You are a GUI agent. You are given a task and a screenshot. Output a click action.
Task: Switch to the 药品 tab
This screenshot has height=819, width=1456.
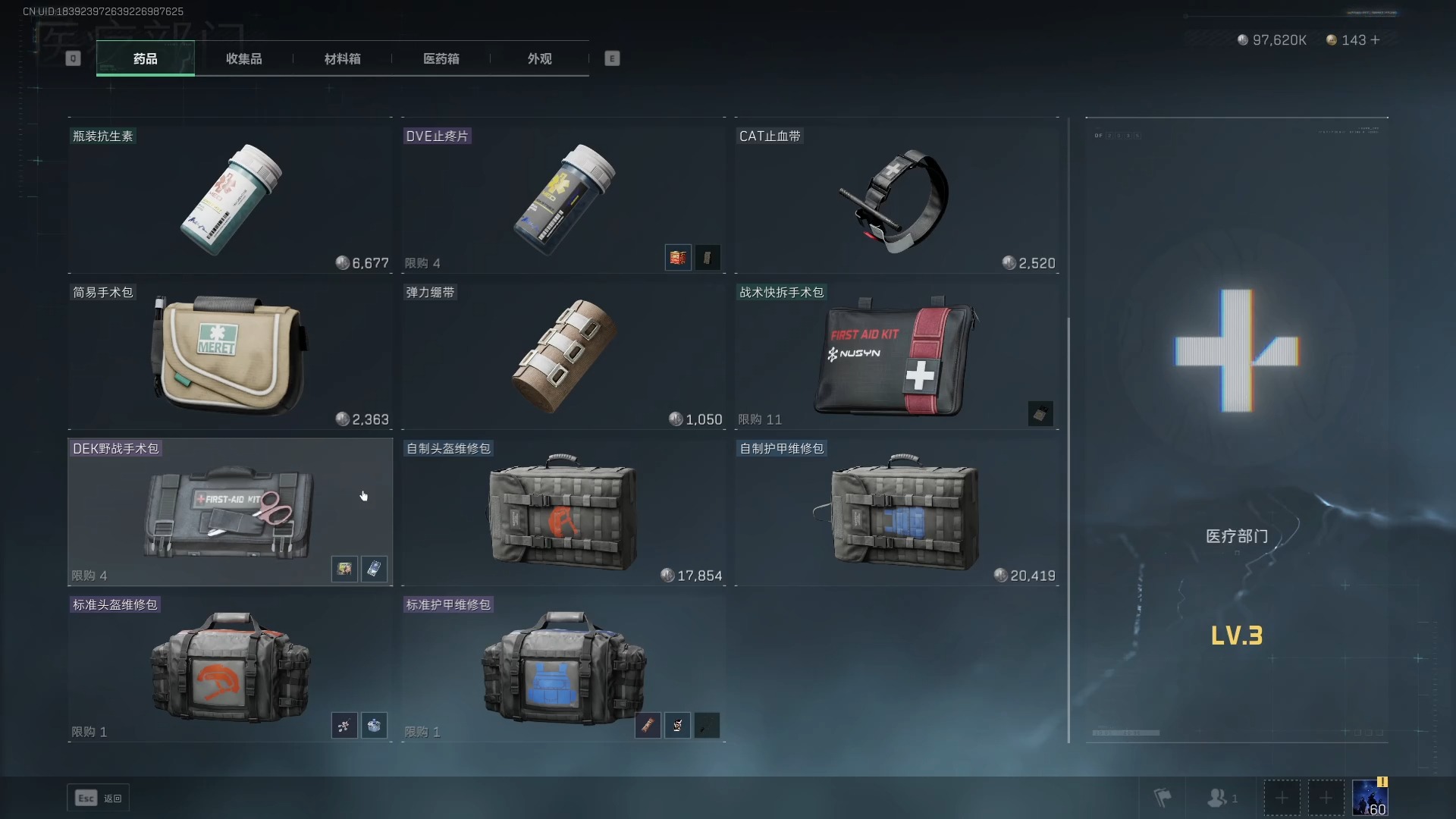point(145,58)
